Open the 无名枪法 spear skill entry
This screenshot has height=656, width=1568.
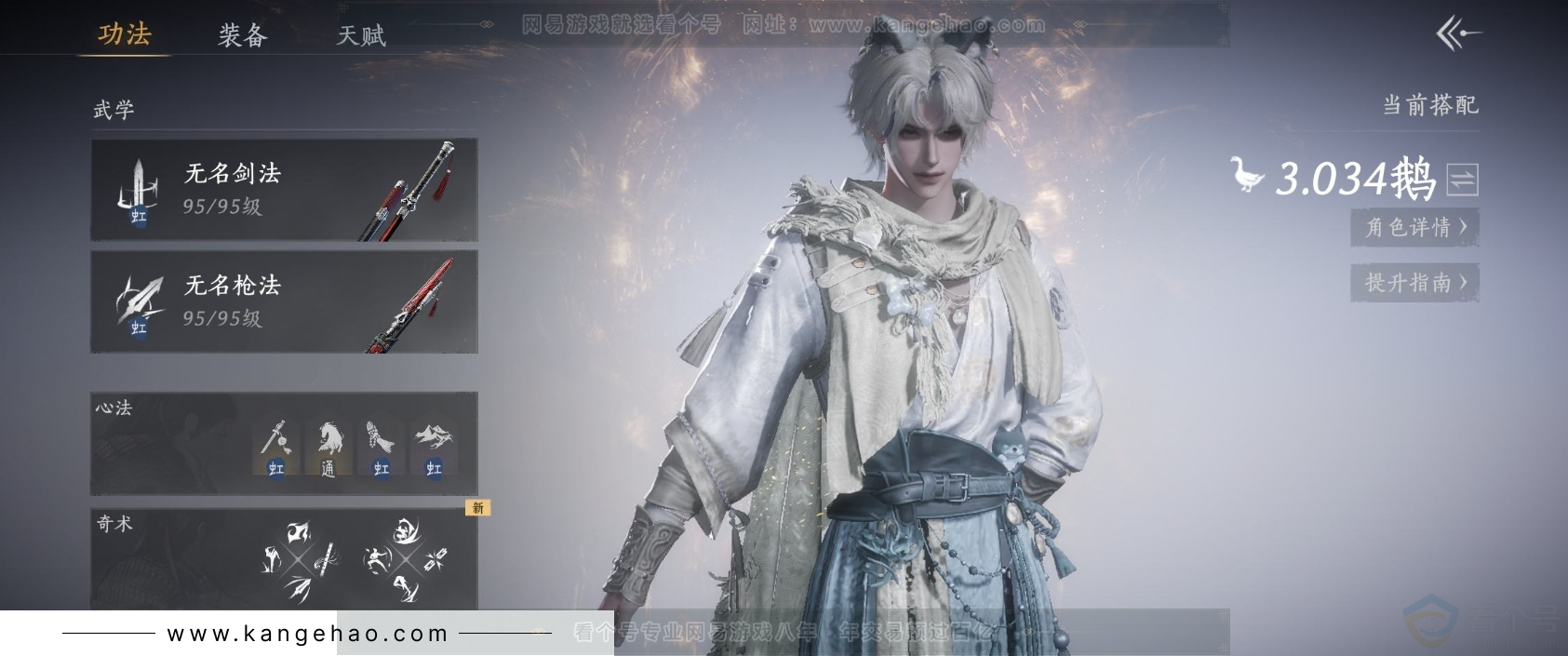(284, 301)
